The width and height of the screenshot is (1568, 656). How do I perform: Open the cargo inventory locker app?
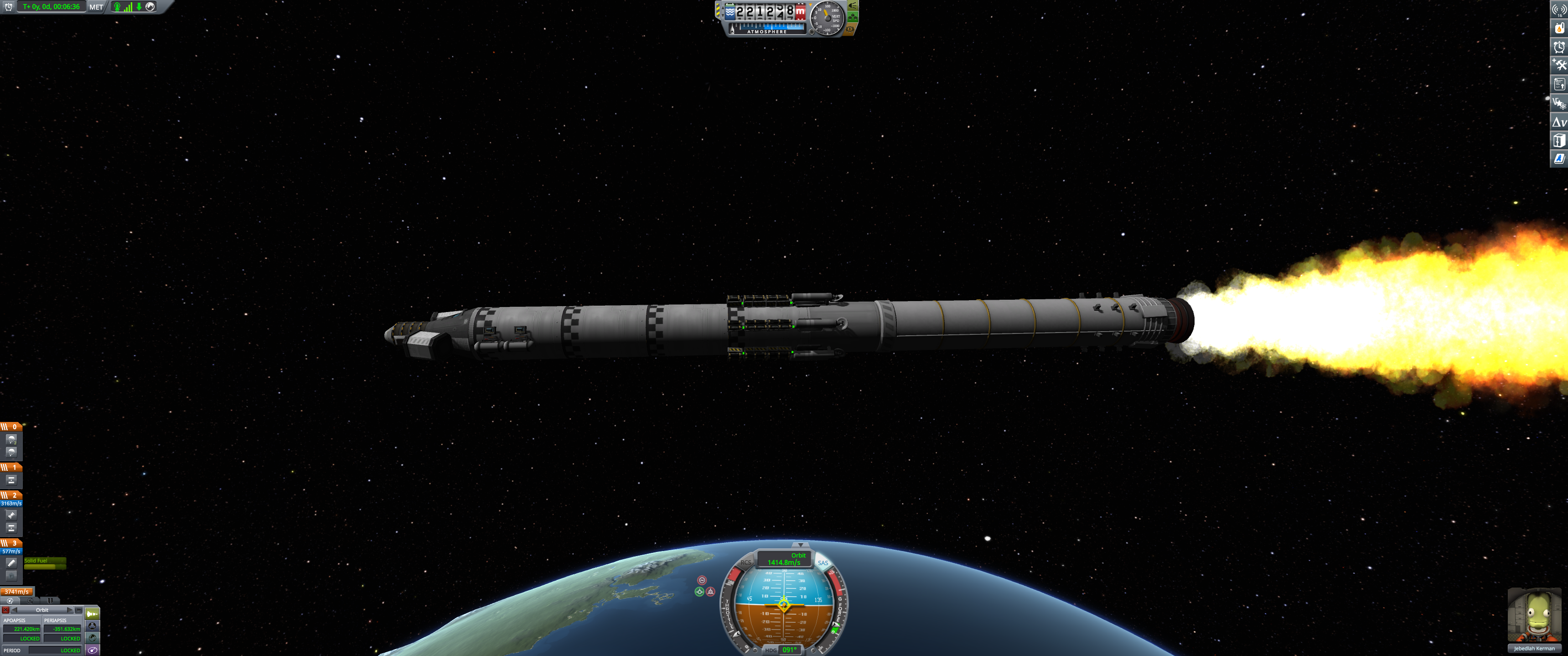pos(1558,141)
